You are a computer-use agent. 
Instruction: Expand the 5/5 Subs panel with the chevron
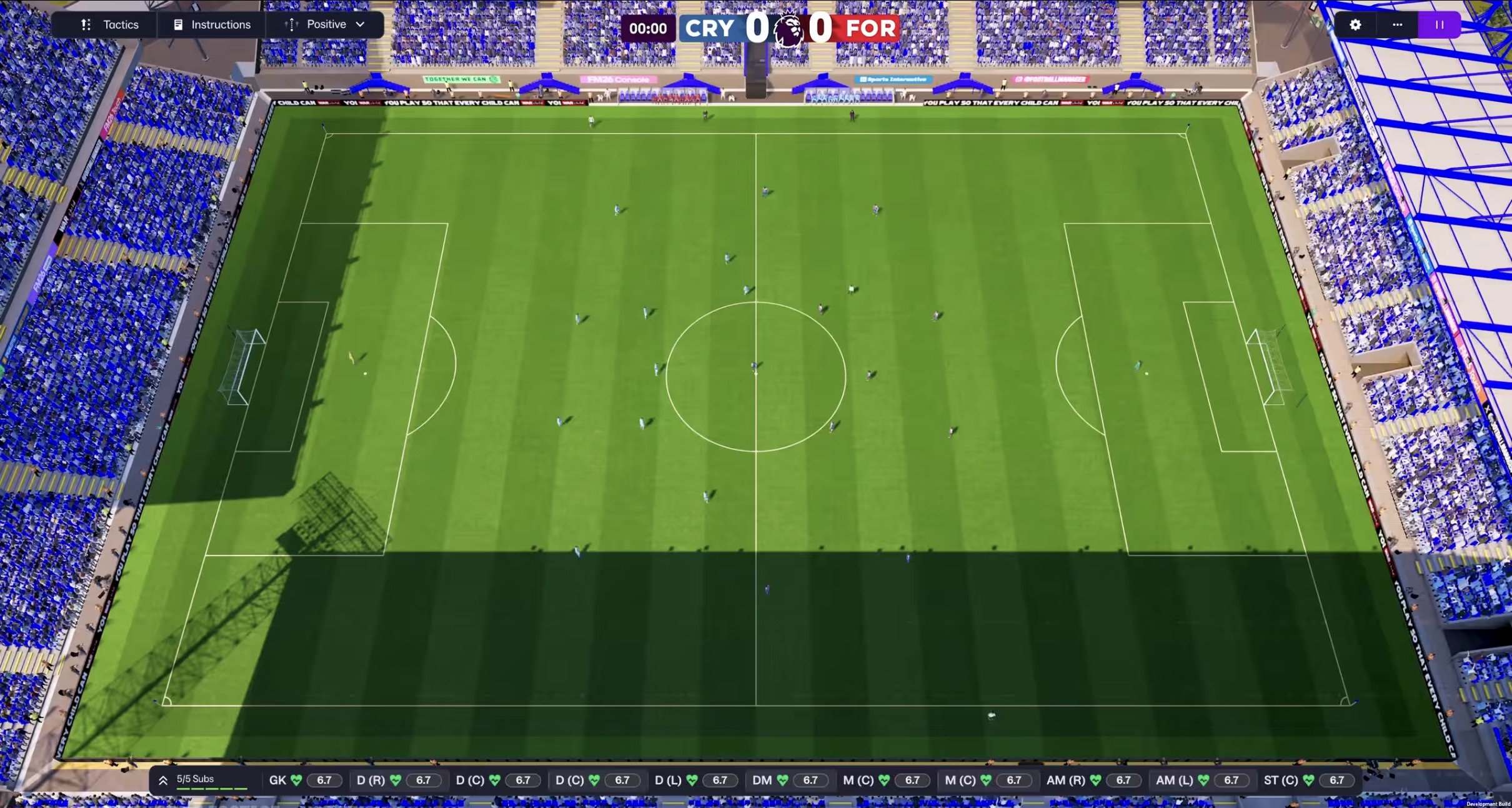point(164,779)
